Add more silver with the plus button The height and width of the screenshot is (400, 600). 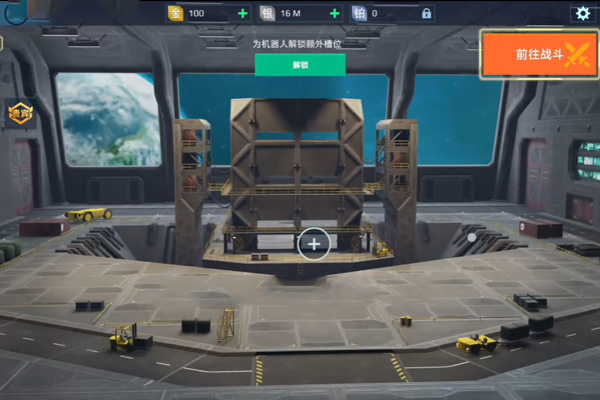335,14
